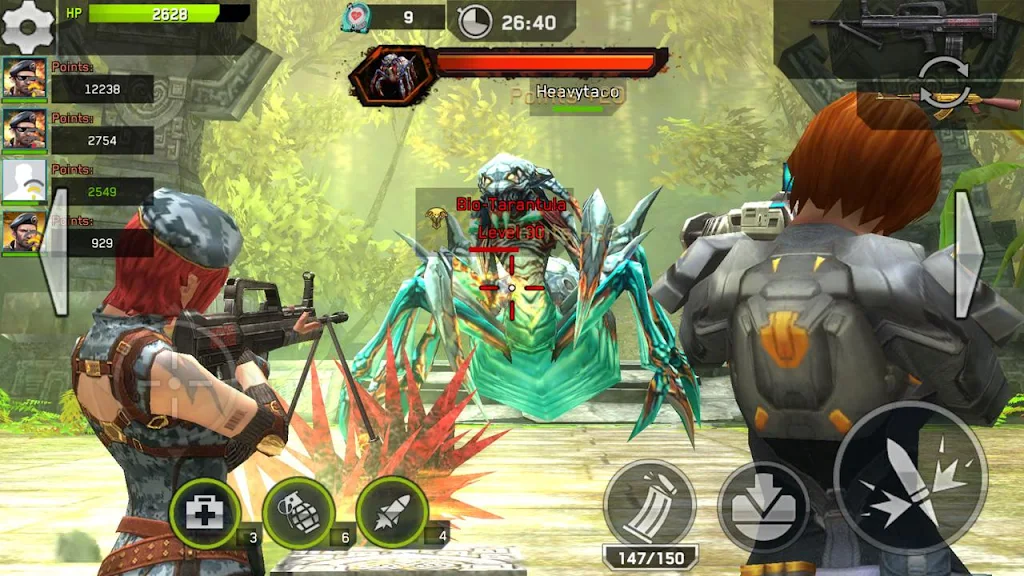Fire the weapon with the bullet button
The width and height of the screenshot is (1024, 576).
click(909, 478)
